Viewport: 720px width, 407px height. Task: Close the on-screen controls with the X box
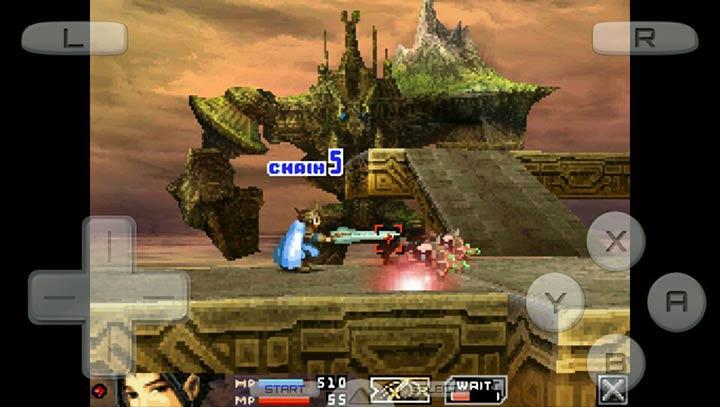click(612, 390)
